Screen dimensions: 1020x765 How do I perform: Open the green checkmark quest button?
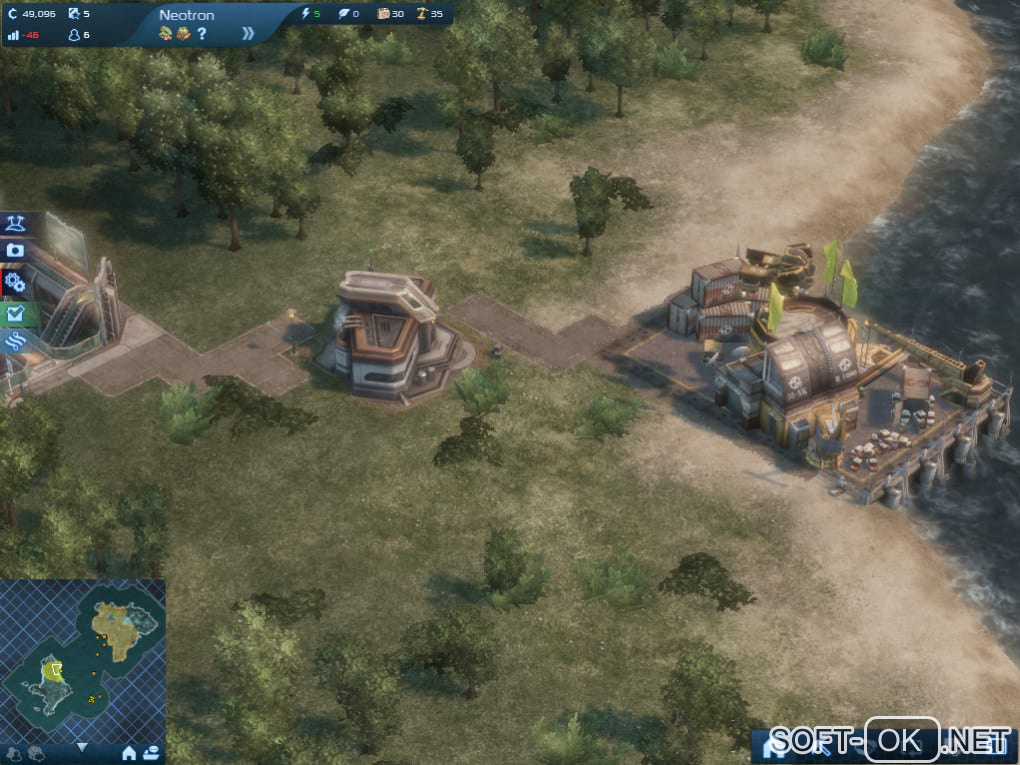15,313
